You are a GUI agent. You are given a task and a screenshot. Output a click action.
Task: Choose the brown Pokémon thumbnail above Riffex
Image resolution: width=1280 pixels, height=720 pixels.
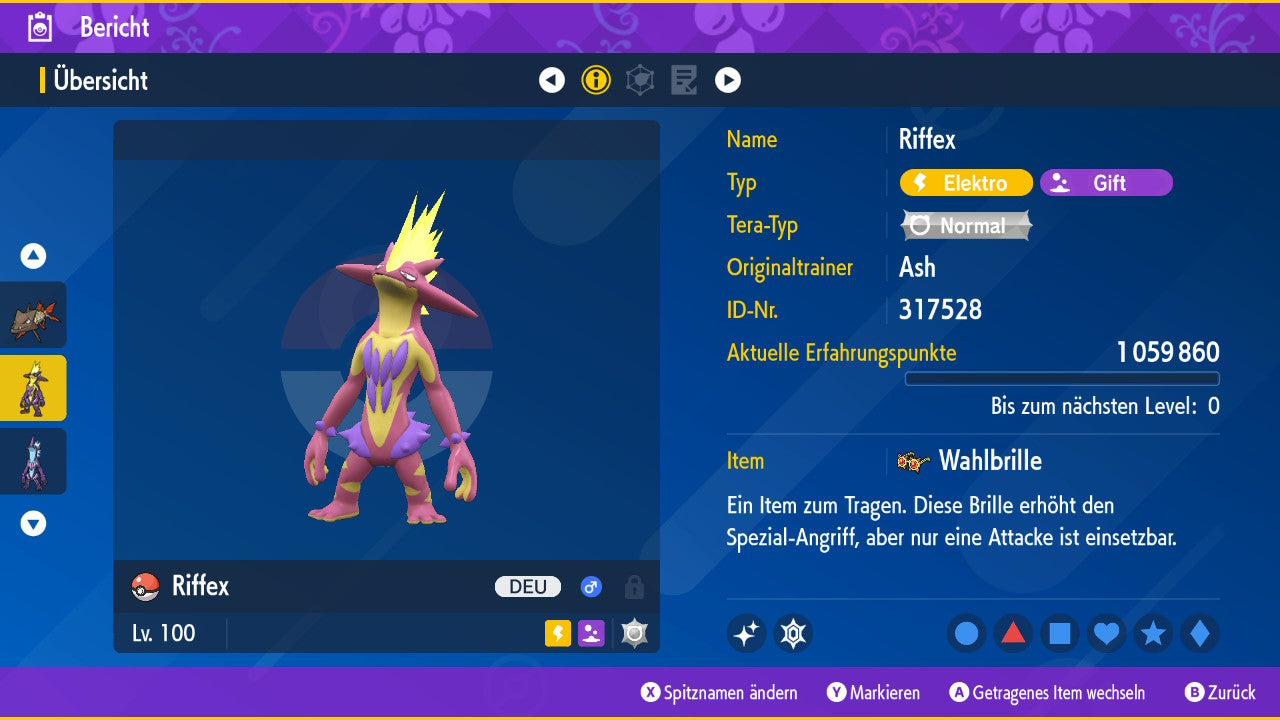(33, 315)
